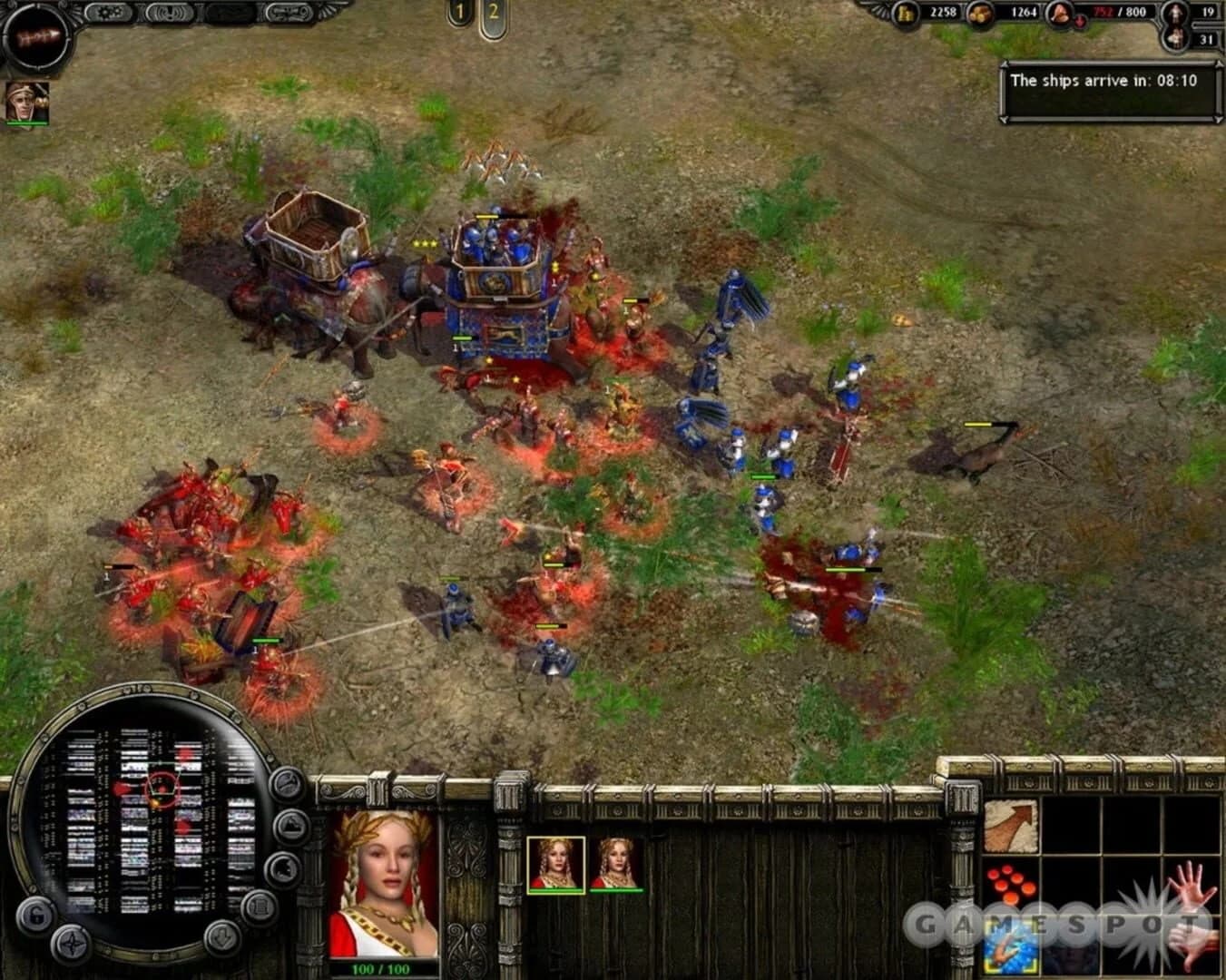The height and width of the screenshot is (980, 1226).
Task: Click the heroine's 100/100 health bar
Action: (381, 967)
